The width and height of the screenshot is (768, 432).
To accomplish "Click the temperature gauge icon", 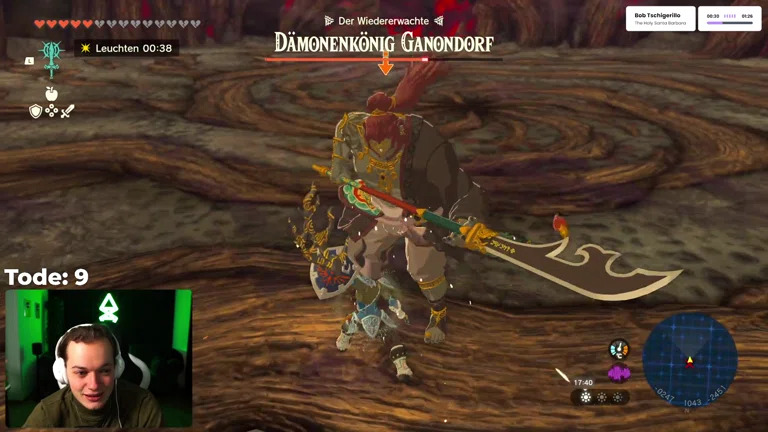I will (x=618, y=349).
